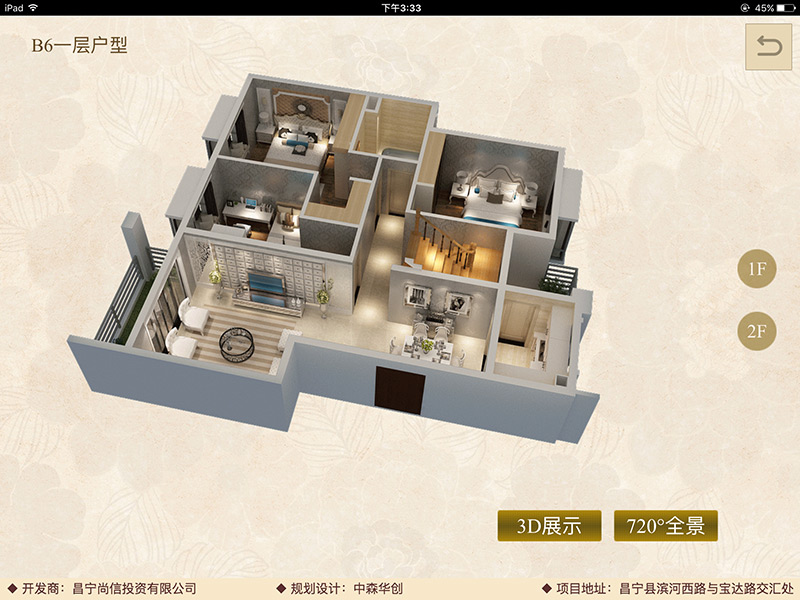Switch to the 1F floor plan
This screenshot has width=800, height=600.
(x=757, y=268)
